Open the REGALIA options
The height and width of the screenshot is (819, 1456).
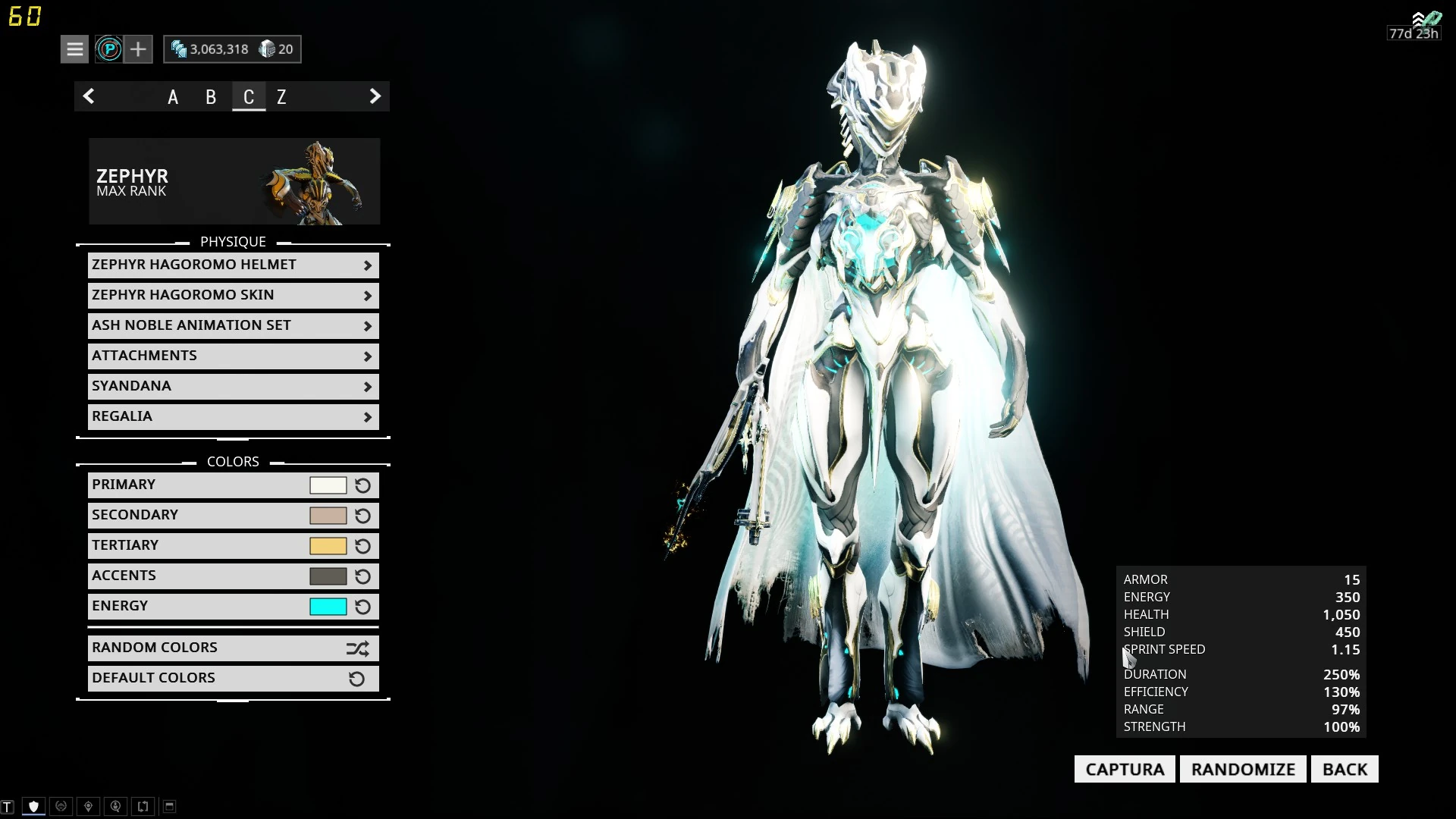pyautogui.click(x=233, y=416)
